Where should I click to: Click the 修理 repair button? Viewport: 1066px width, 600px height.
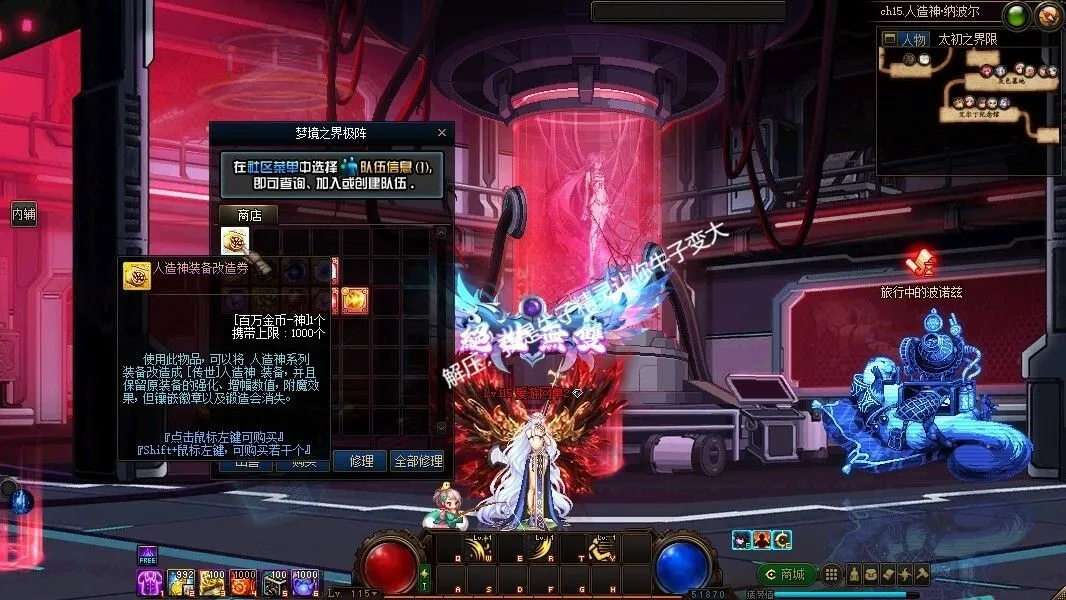click(x=360, y=461)
